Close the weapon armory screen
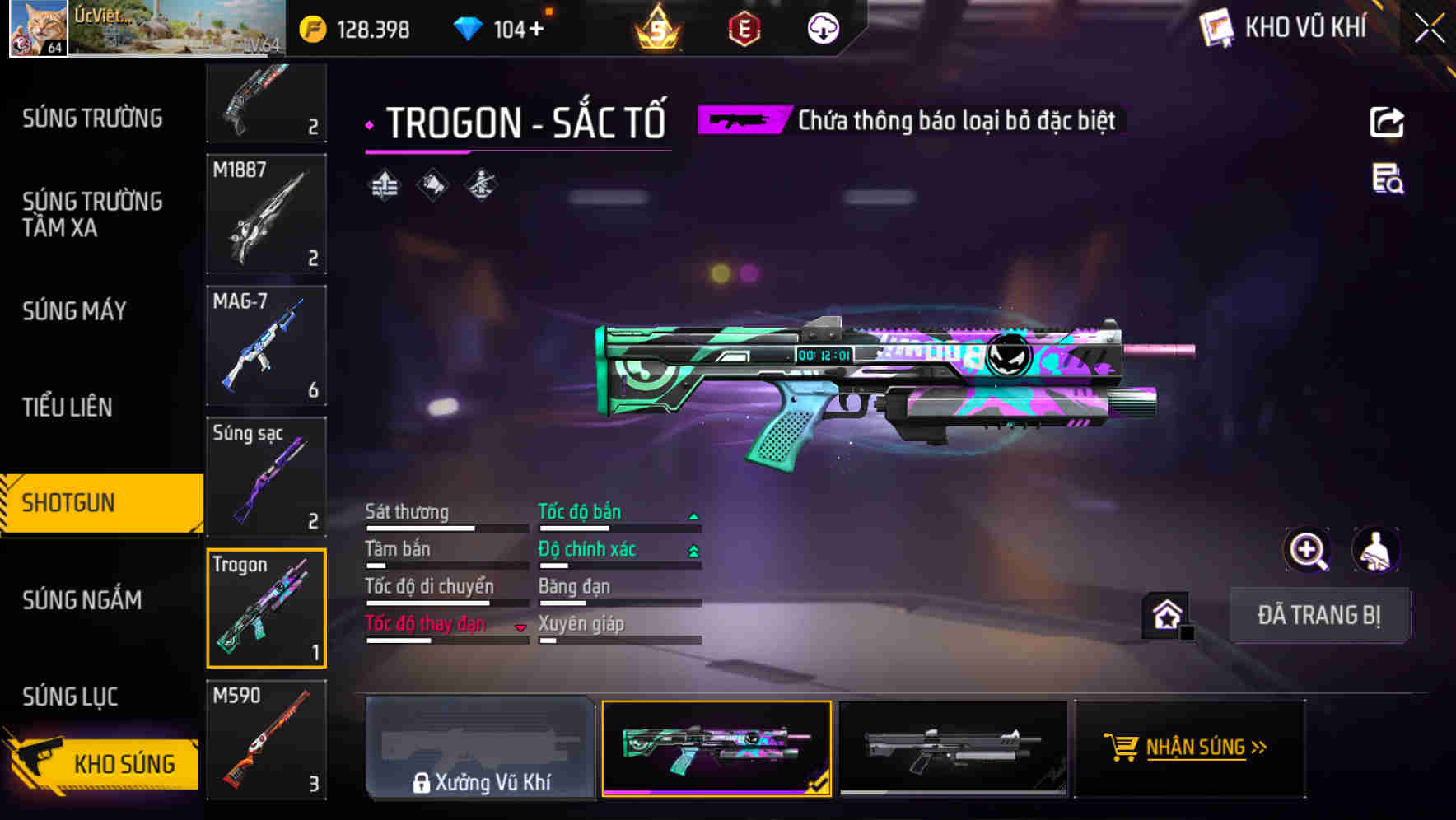 [1430, 29]
